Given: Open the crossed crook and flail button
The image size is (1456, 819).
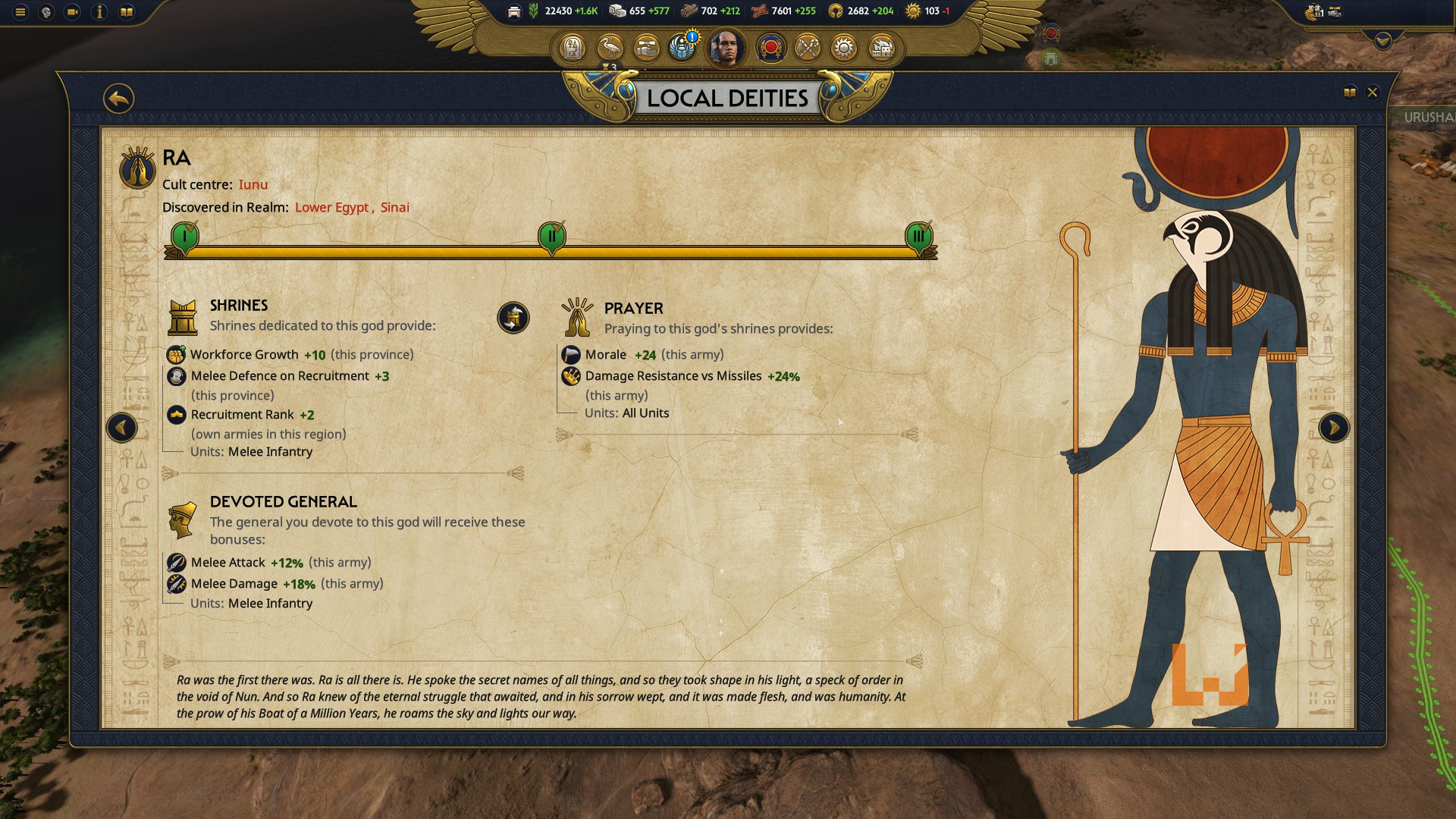Looking at the screenshot, I should tap(808, 49).
